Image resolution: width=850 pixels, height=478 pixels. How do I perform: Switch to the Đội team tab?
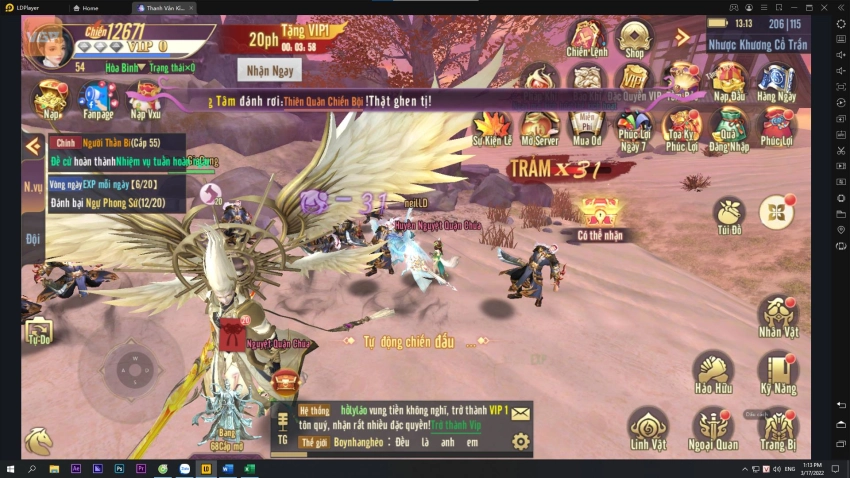(33, 239)
